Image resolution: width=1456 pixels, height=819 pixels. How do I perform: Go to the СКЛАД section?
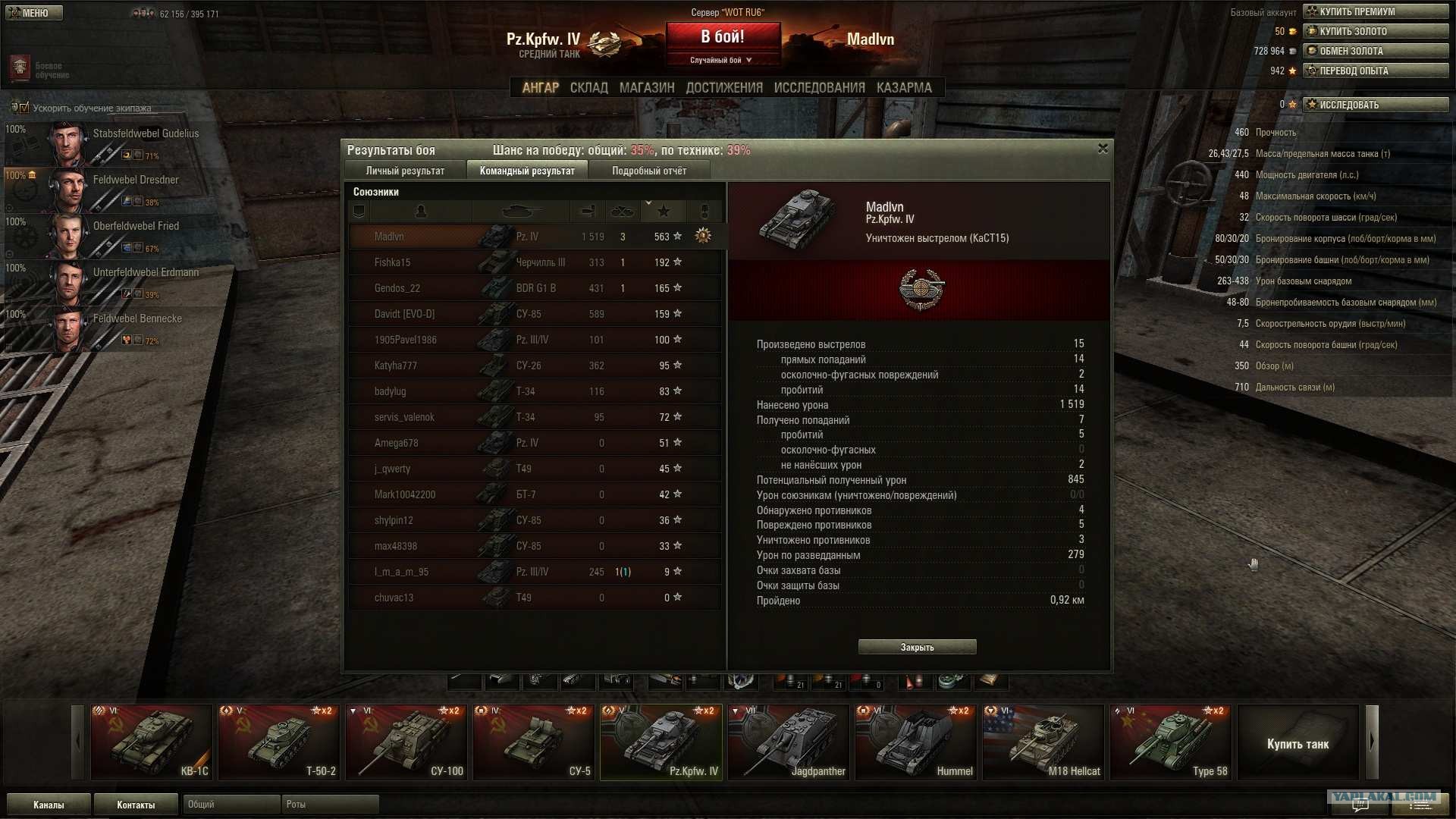588,88
